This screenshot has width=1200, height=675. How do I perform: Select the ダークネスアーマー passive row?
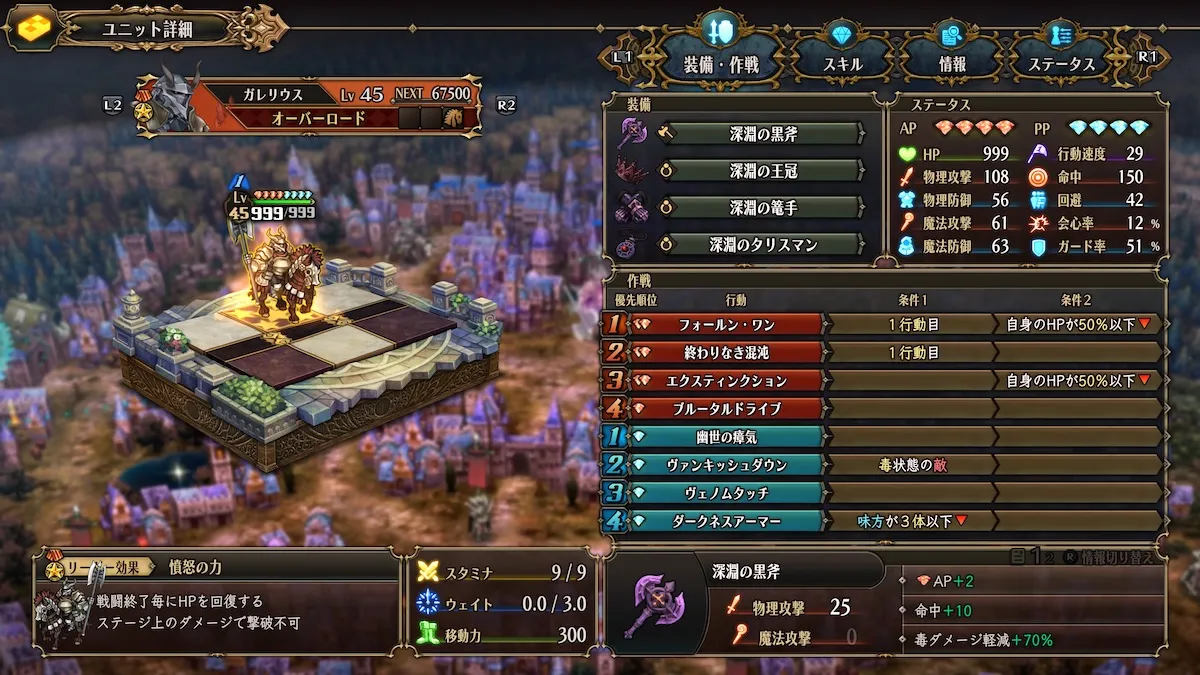pyautogui.click(x=724, y=520)
